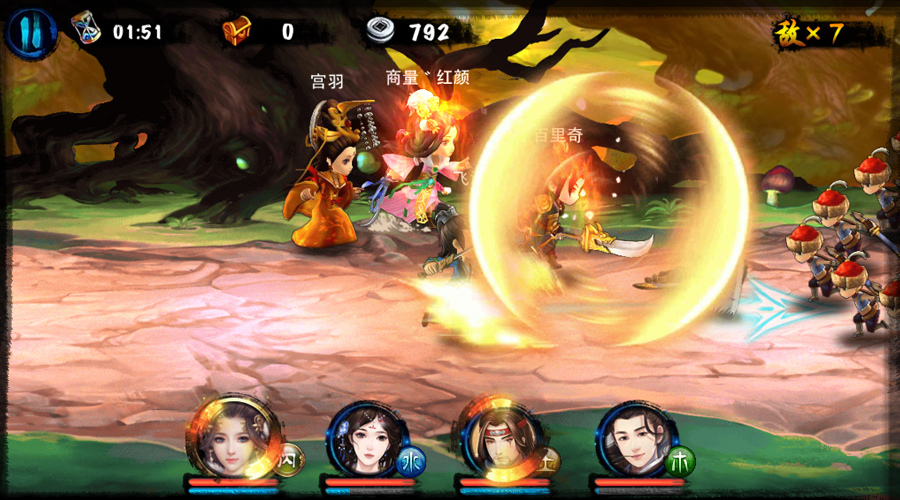Pause the battle with the round pause button
Image resolution: width=900 pixels, height=500 pixels.
tap(28, 32)
